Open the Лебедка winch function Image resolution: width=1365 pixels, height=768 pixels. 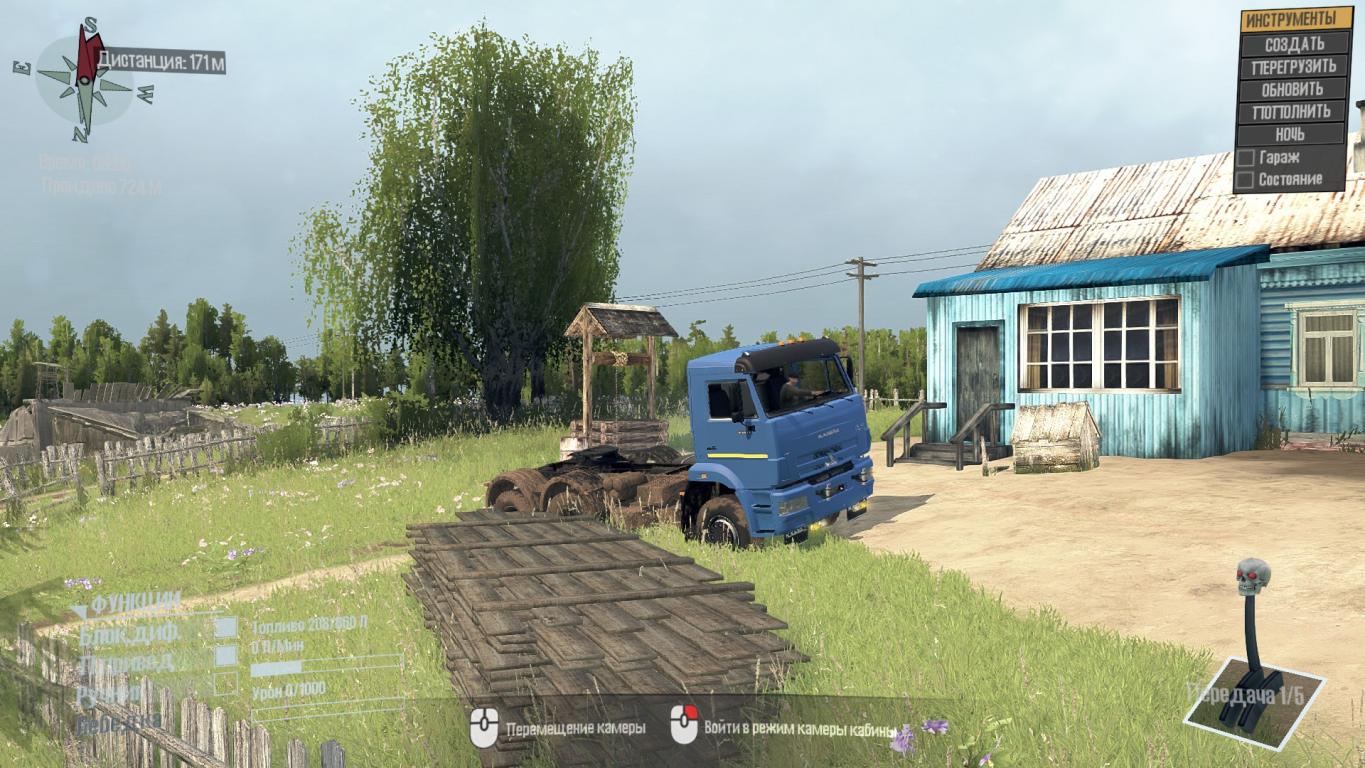pyautogui.click(x=118, y=719)
